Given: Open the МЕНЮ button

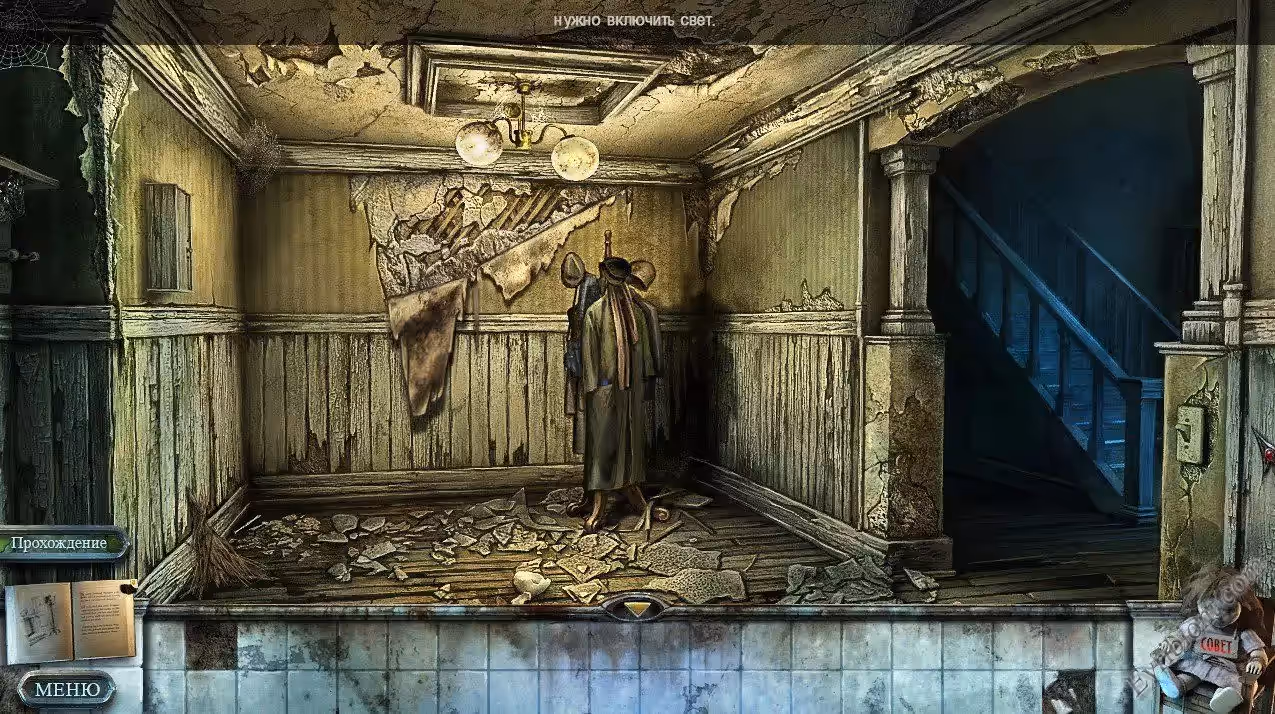Looking at the screenshot, I should point(67,689).
